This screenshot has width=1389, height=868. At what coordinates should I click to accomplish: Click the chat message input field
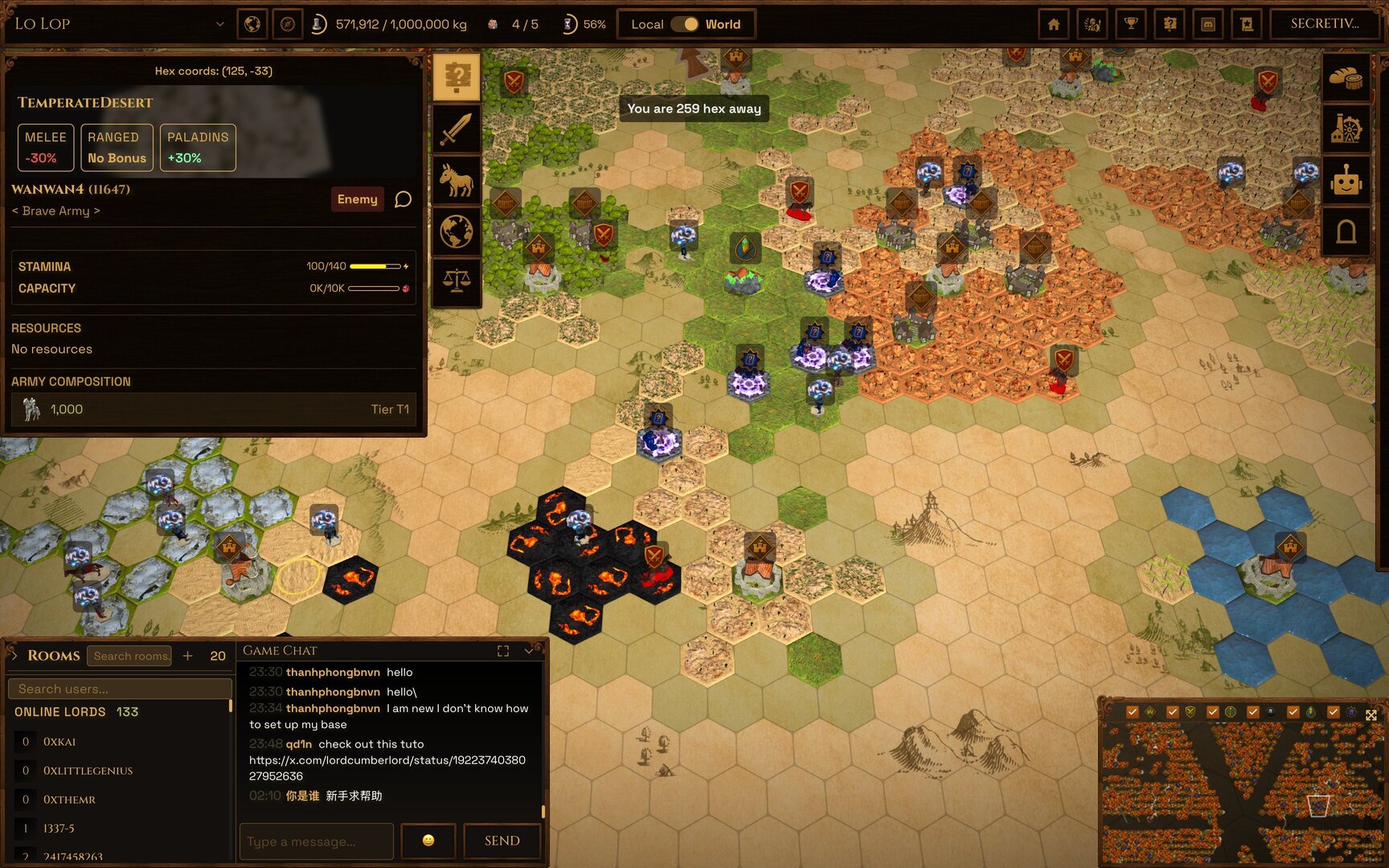click(316, 841)
